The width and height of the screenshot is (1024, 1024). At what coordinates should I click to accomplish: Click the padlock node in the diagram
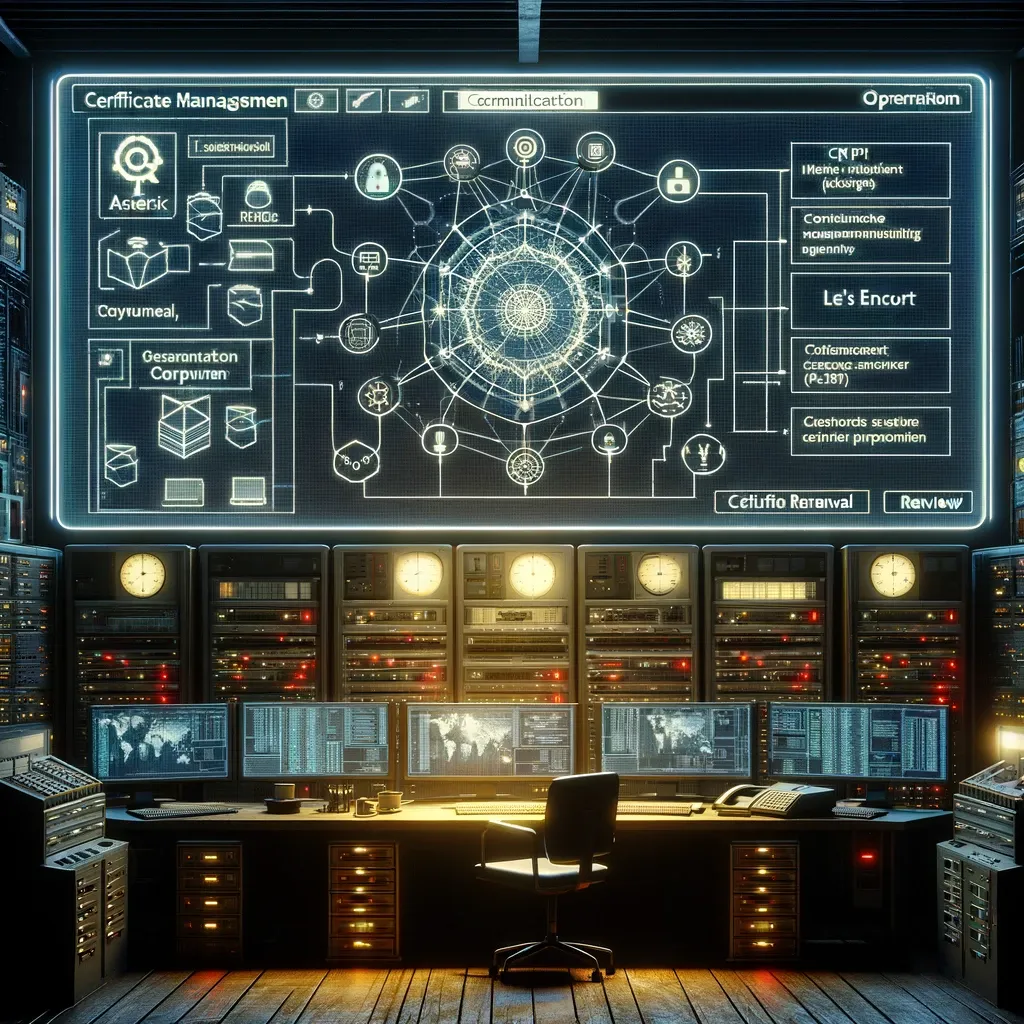tap(378, 177)
